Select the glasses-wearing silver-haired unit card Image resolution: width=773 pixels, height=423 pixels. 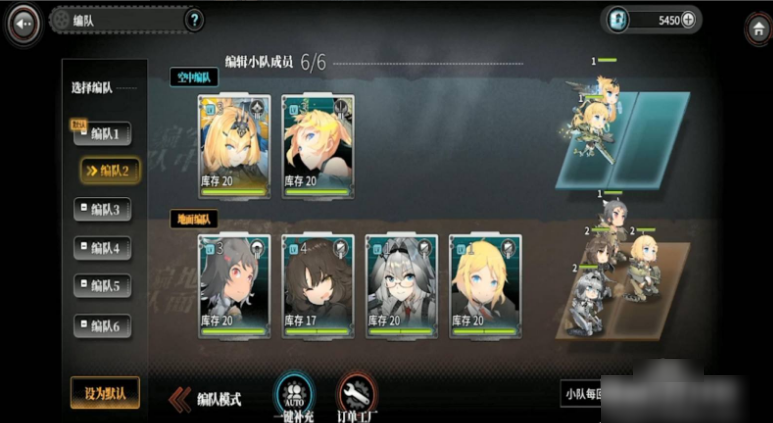coord(401,287)
